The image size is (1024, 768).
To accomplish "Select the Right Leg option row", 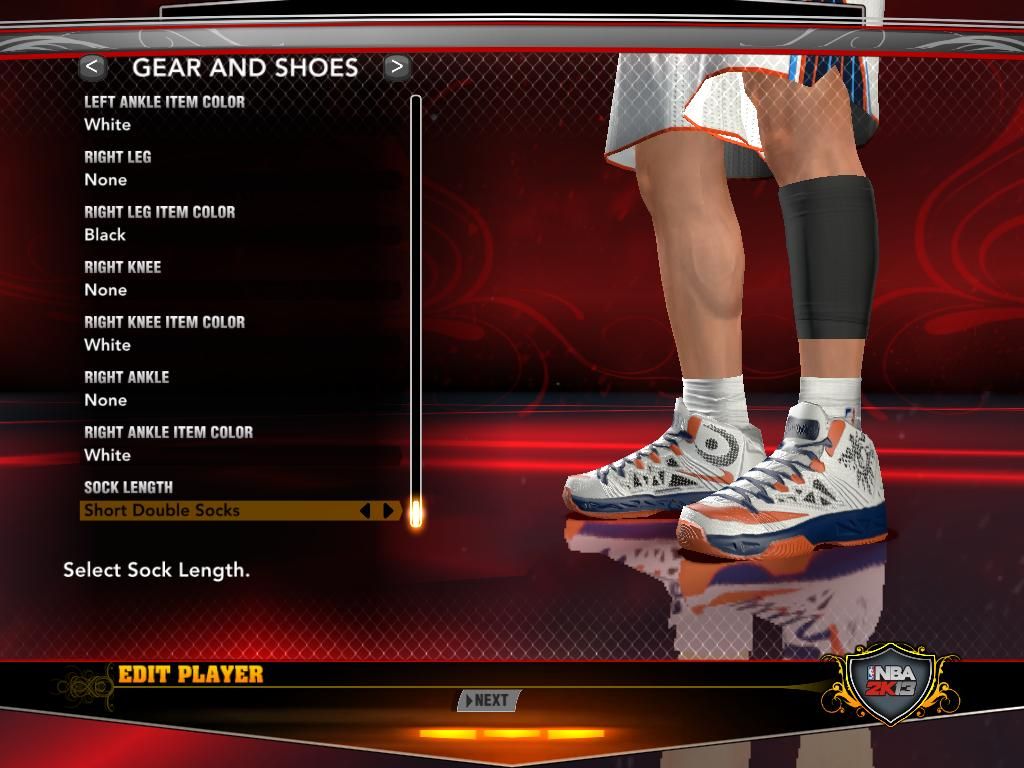I will [x=240, y=168].
